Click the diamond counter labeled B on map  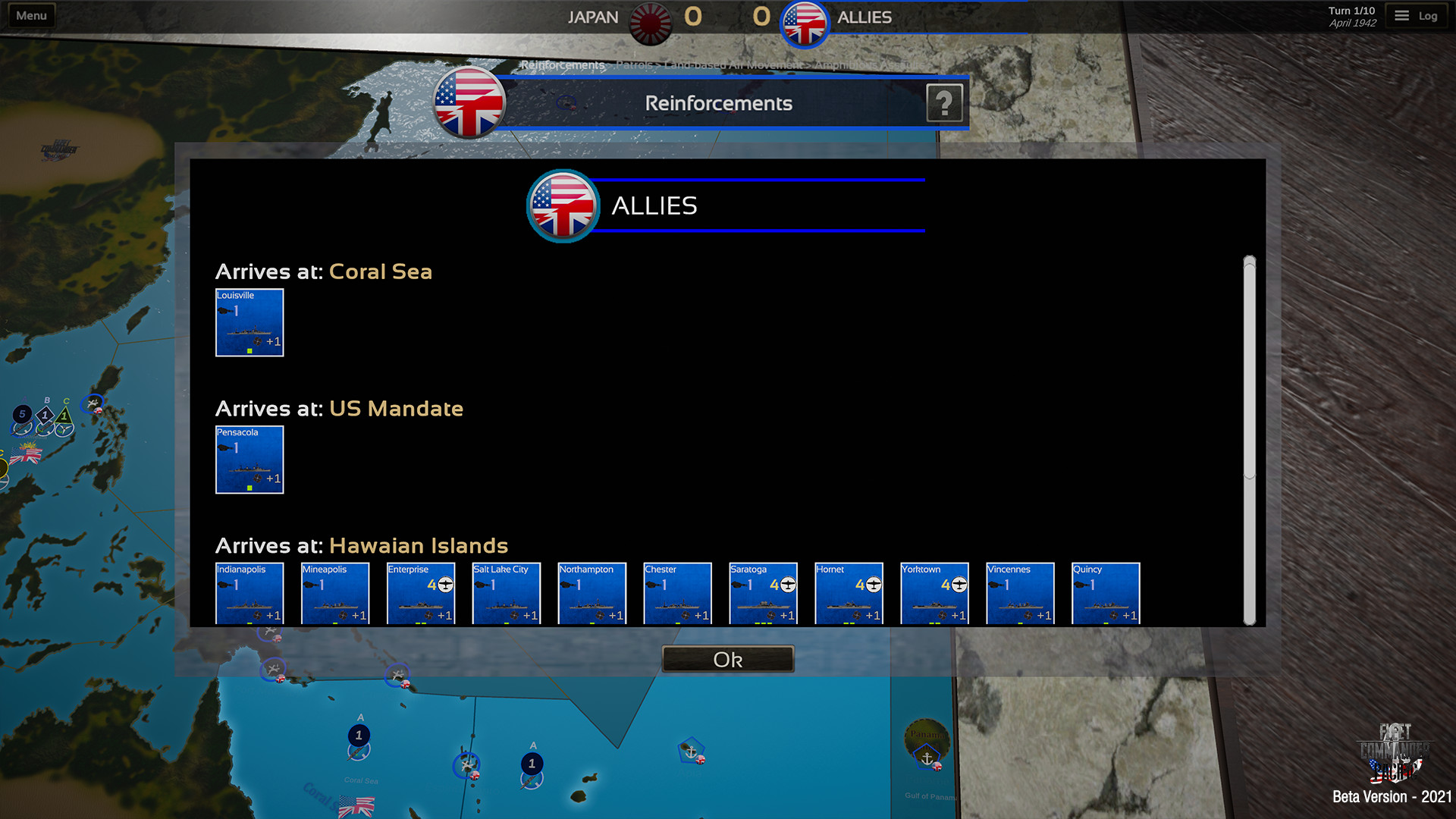tap(45, 415)
